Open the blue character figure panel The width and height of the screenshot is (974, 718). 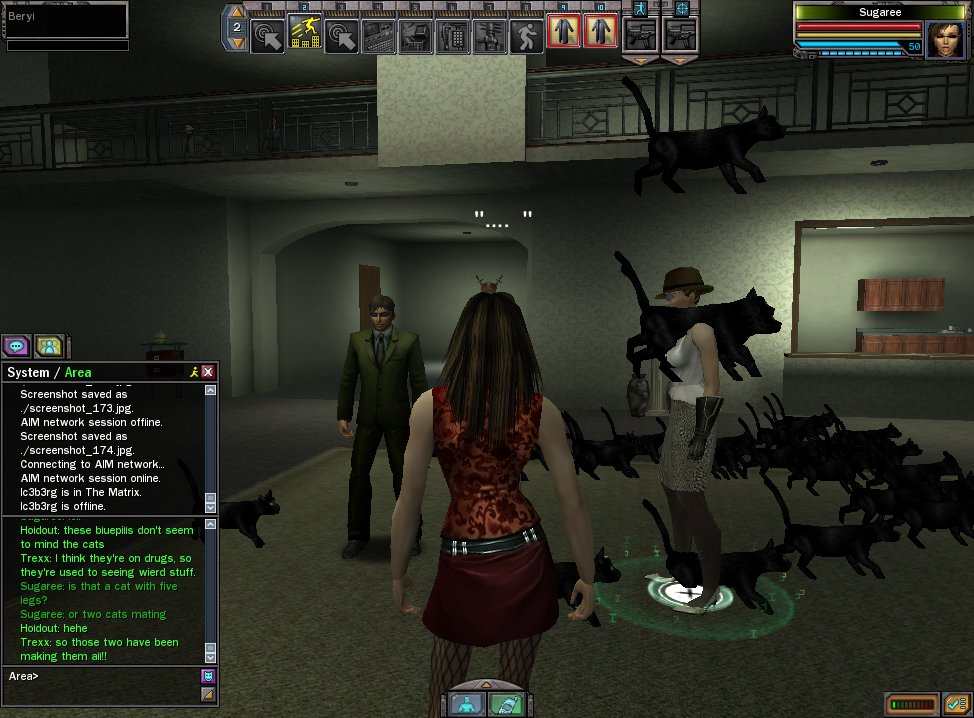(x=466, y=703)
